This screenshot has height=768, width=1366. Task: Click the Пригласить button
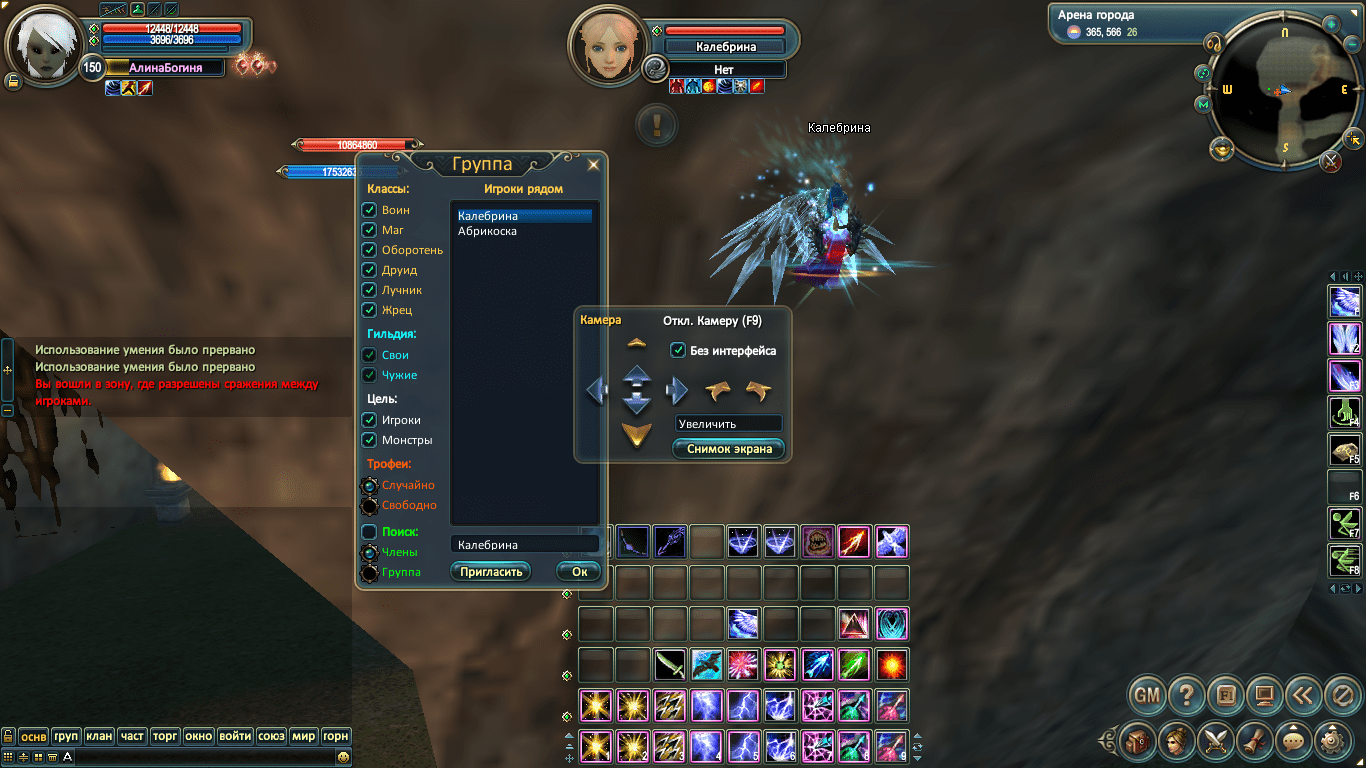tap(491, 571)
